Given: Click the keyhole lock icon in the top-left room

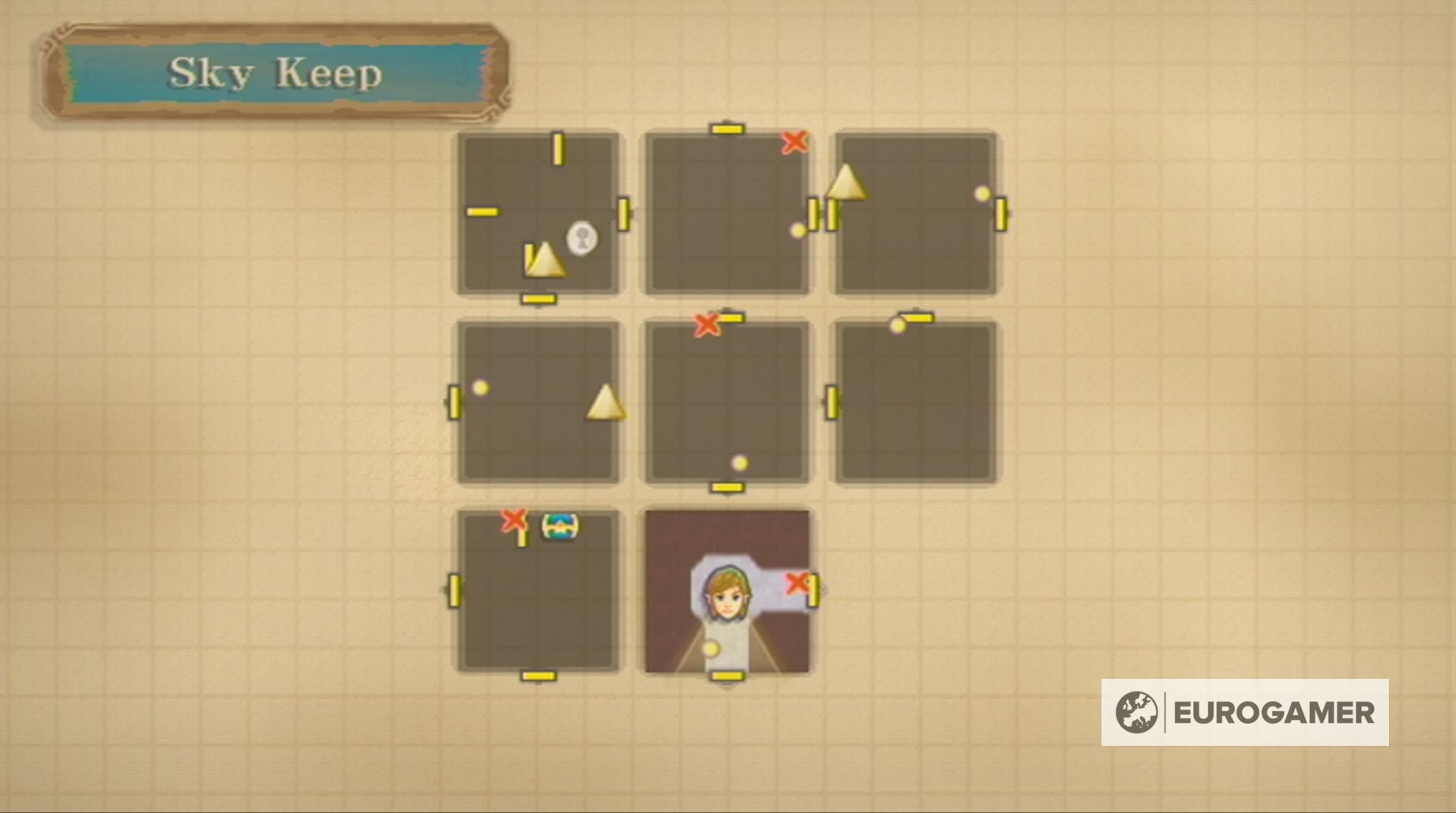Looking at the screenshot, I should pyautogui.click(x=581, y=236).
